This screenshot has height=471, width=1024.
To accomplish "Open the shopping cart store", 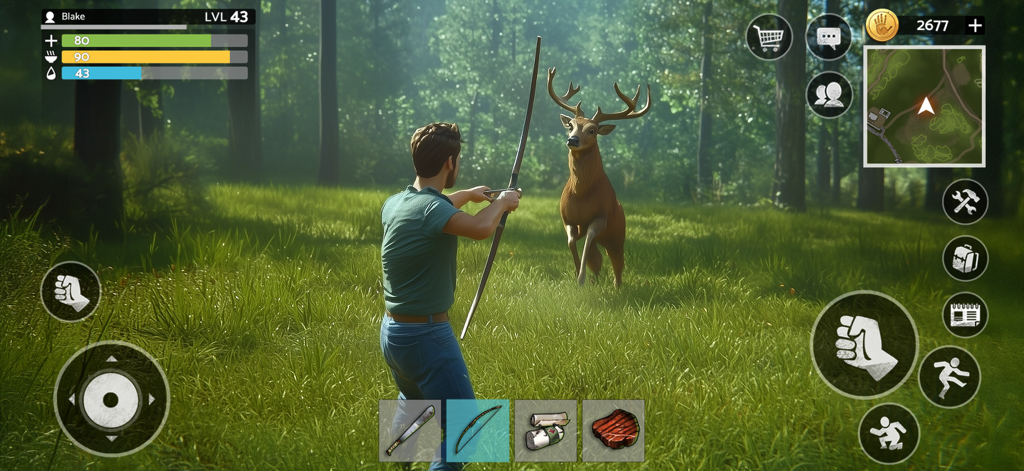I will (769, 38).
